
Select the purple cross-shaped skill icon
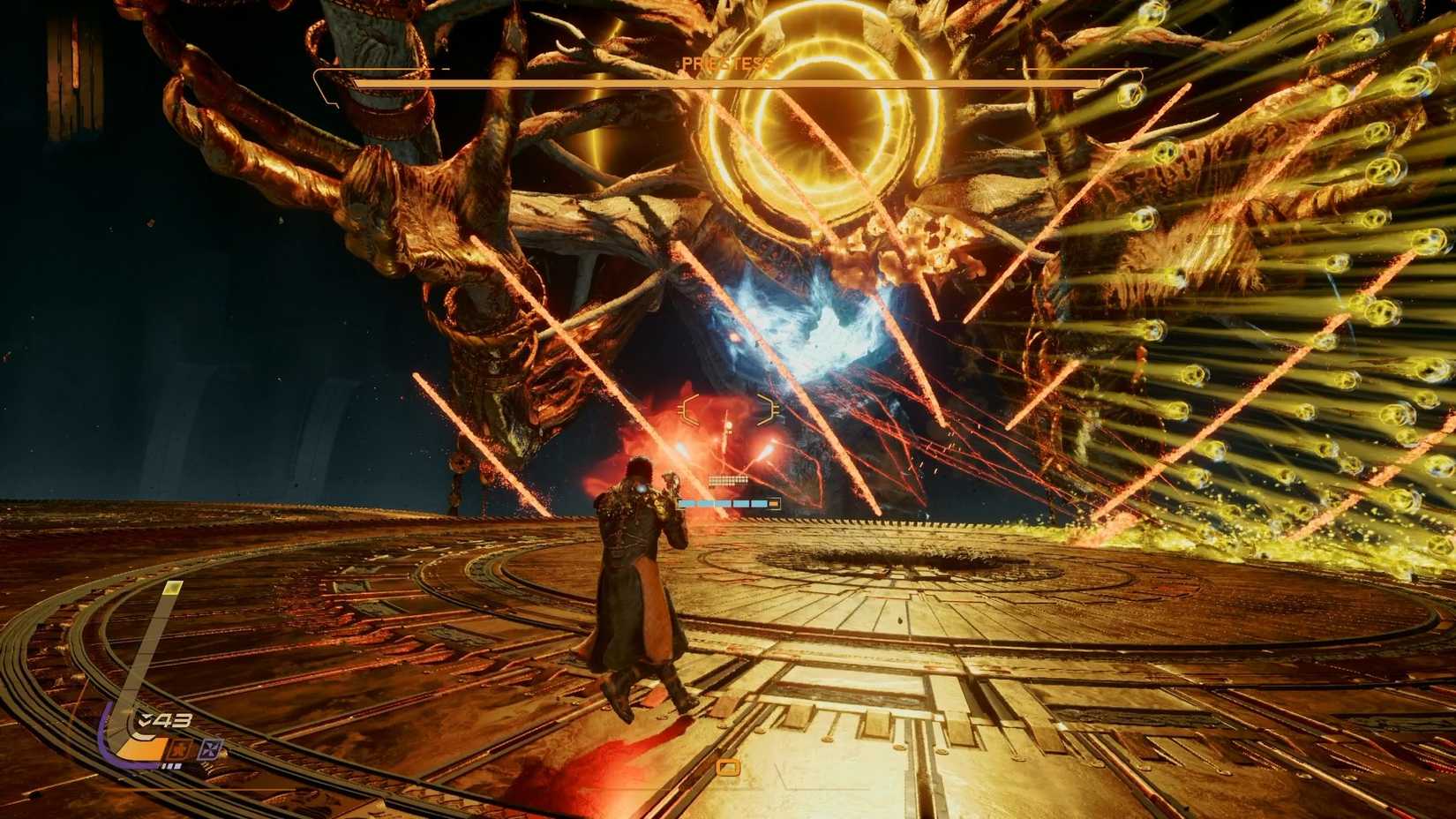pyautogui.click(x=210, y=748)
